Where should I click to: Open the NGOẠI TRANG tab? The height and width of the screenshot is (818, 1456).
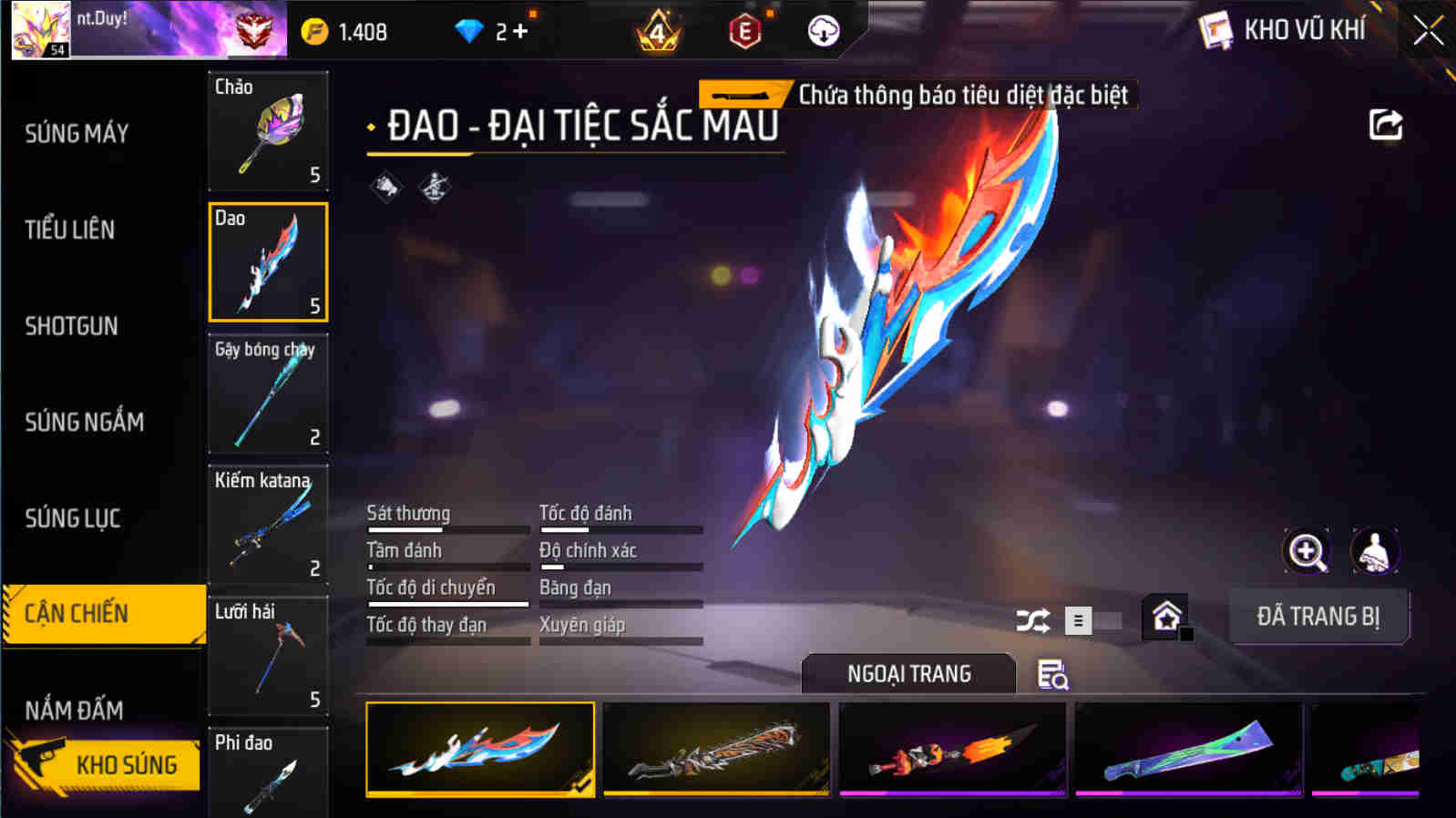908,674
